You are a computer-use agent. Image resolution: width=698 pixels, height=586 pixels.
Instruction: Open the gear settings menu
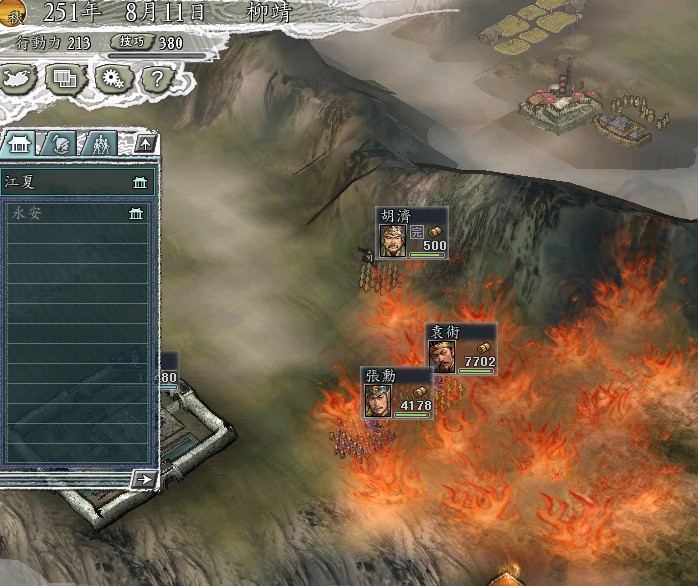point(113,76)
